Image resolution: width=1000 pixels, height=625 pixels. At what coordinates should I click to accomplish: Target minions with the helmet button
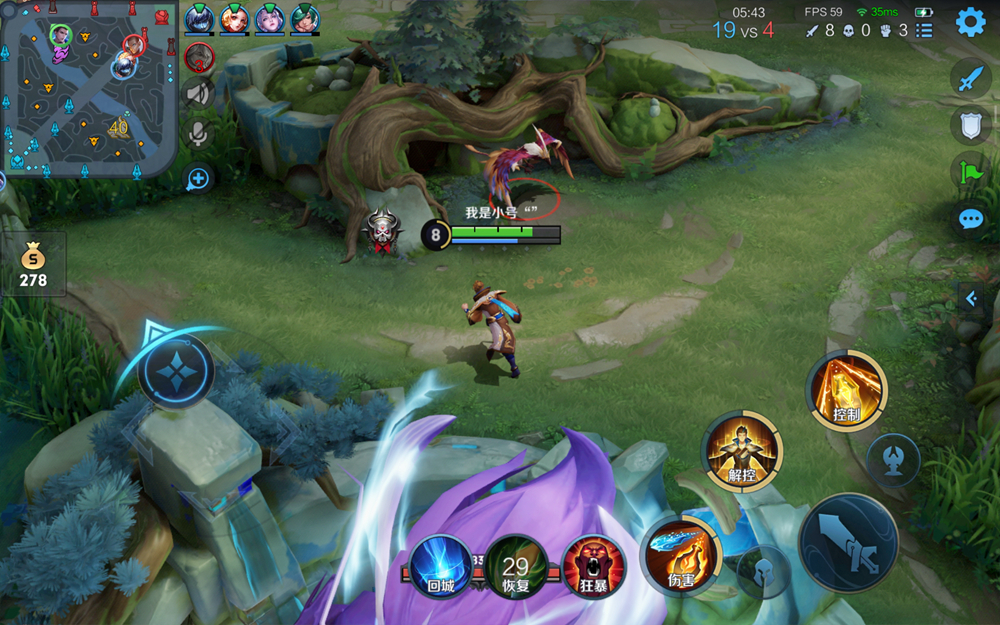pyautogui.click(x=763, y=574)
